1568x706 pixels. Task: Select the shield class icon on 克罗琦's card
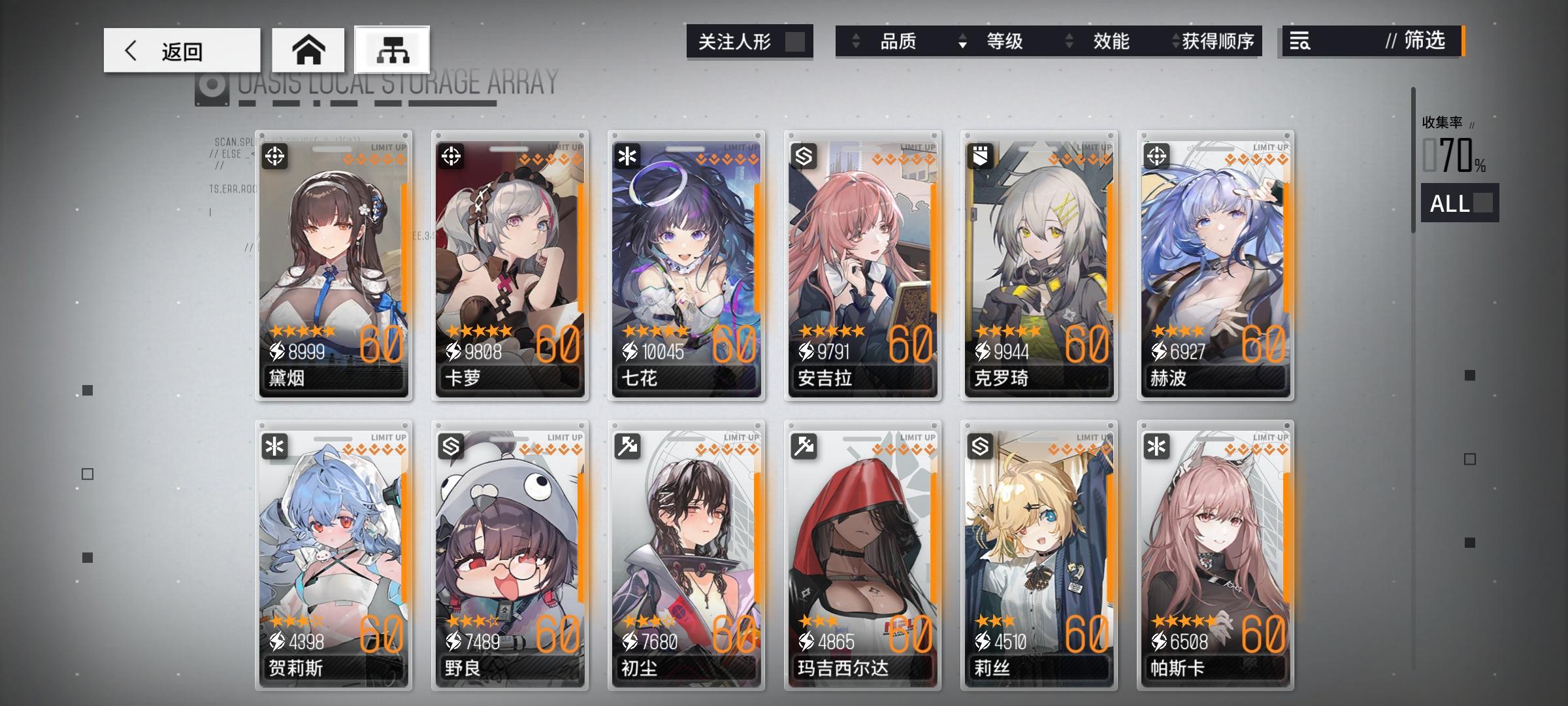[x=981, y=154]
